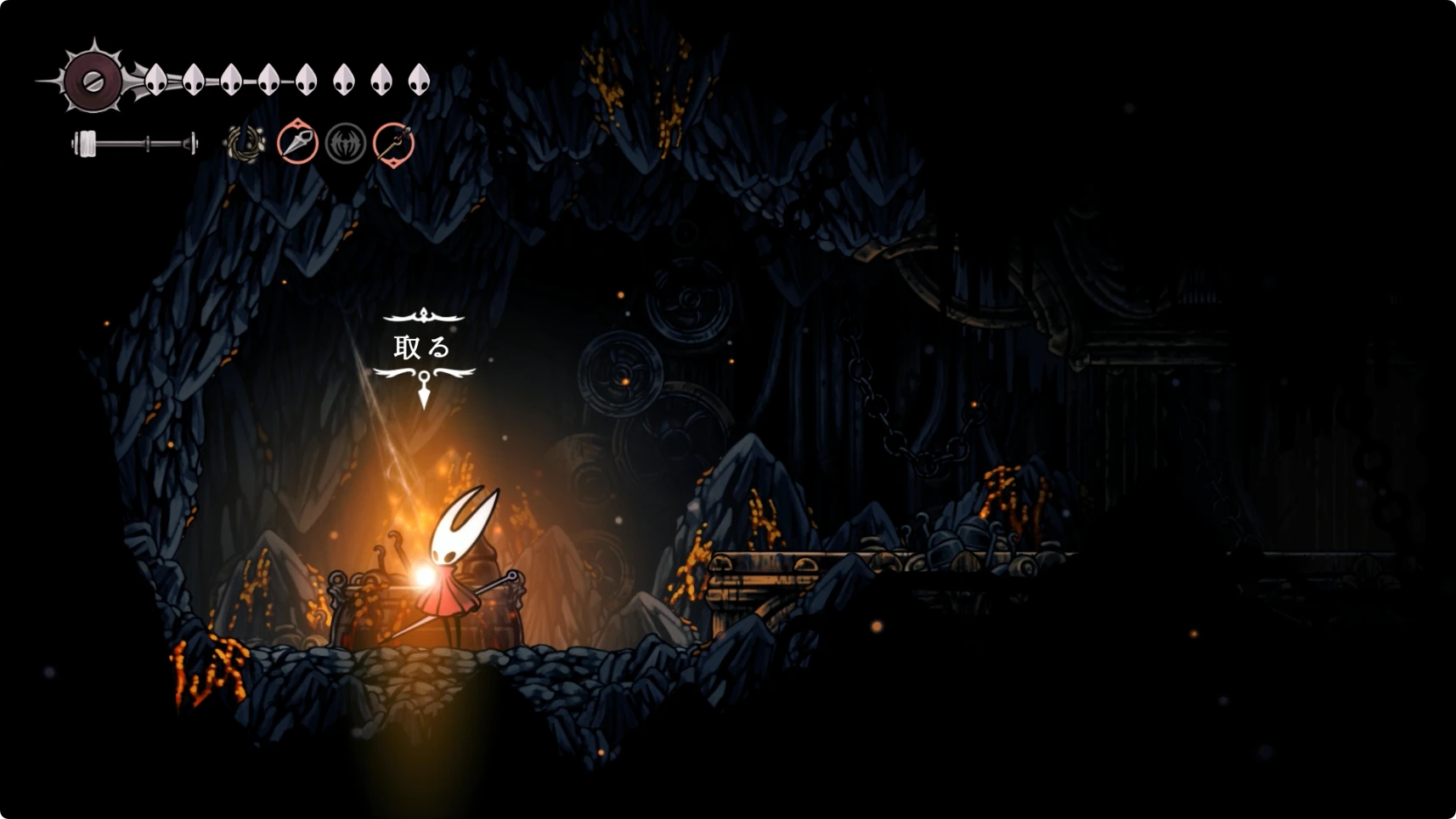Activate the grey spider silk skill icon
Screen dimensions: 1456x819
(x=345, y=143)
